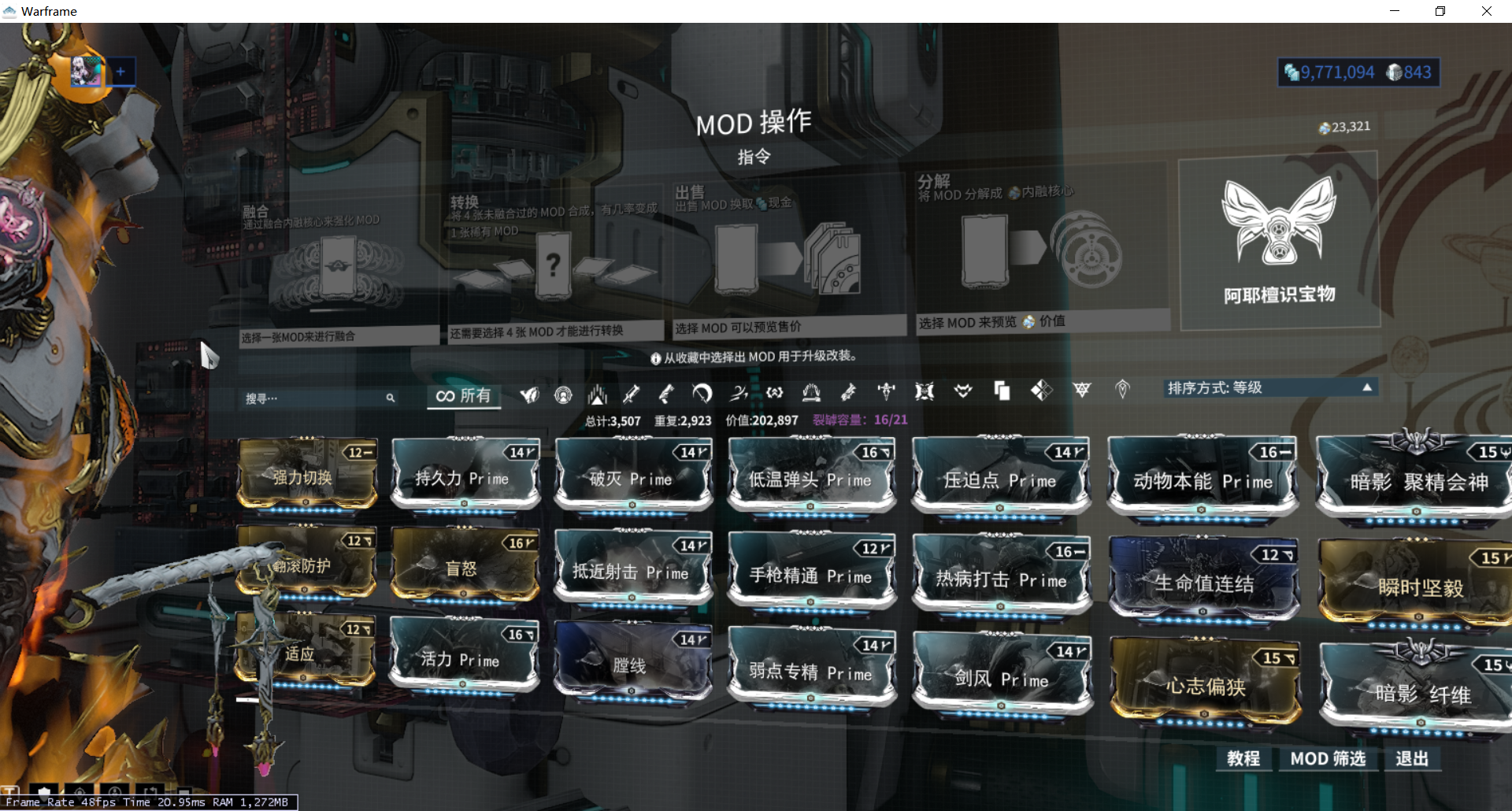Image resolution: width=1512 pixels, height=811 pixels.
Task: Select the 强力切换 mod card
Action: coord(306,476)
